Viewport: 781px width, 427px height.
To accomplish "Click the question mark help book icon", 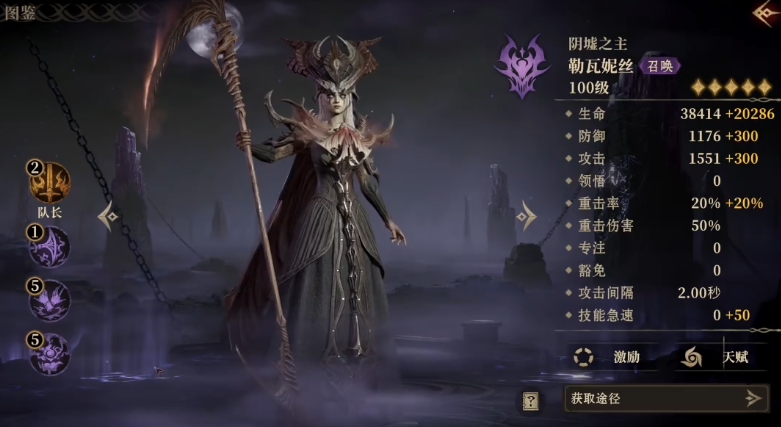I will [x=531, y=400].
